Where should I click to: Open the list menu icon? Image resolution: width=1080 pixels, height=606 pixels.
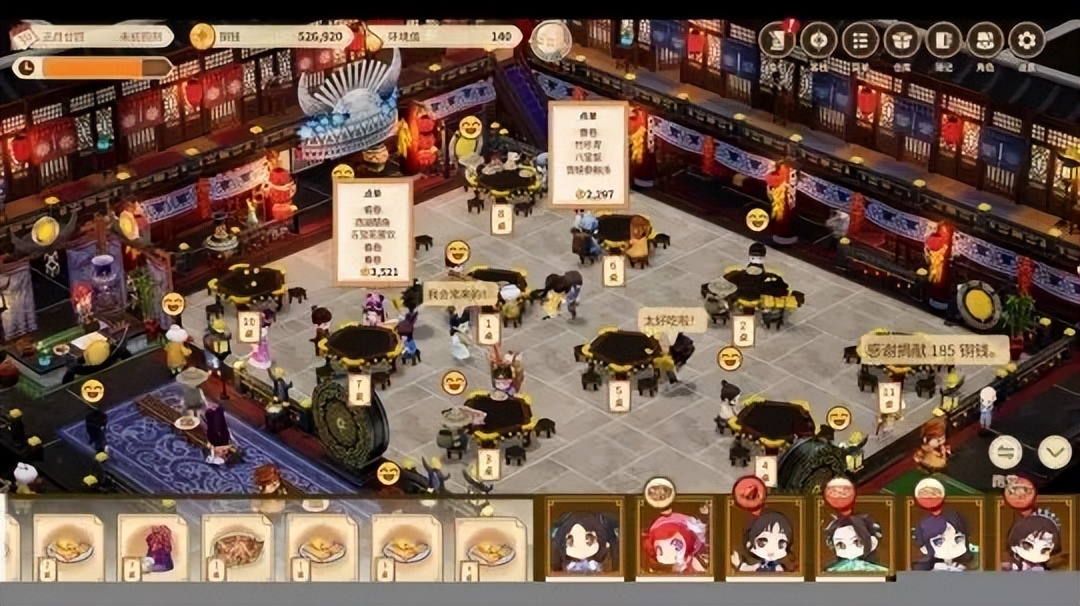860,41
